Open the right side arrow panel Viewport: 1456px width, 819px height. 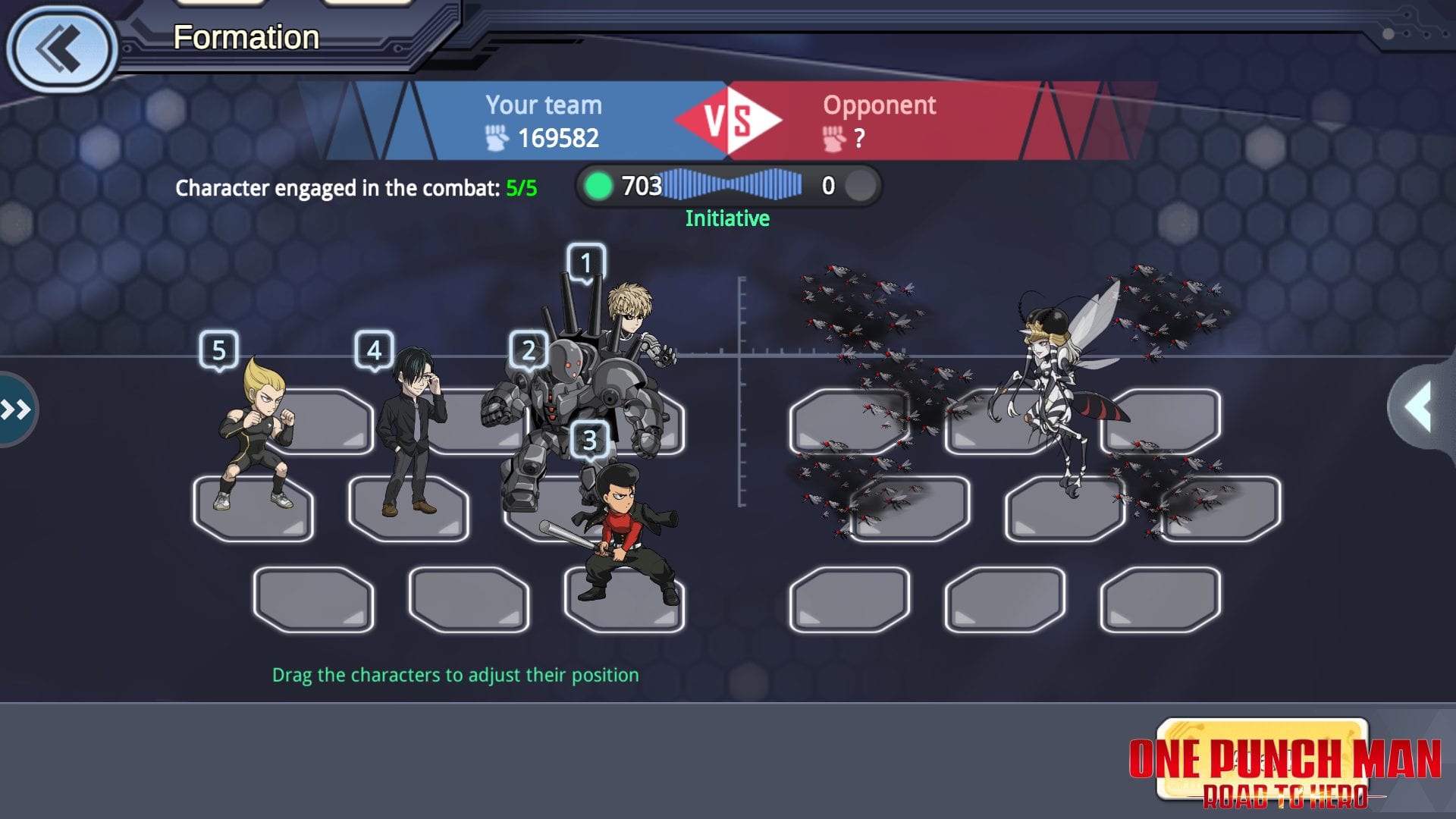pos(1420,407)
